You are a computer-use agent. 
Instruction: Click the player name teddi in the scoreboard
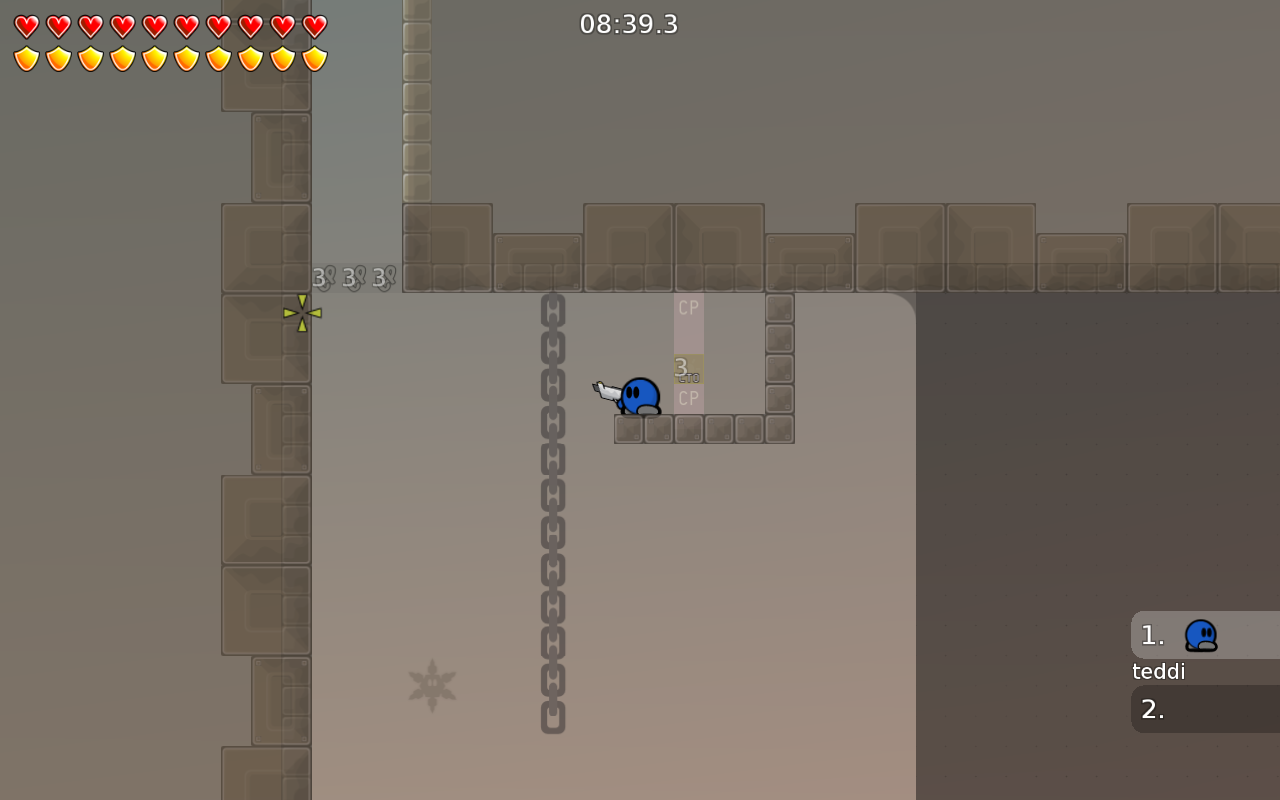click(1158, 671)
